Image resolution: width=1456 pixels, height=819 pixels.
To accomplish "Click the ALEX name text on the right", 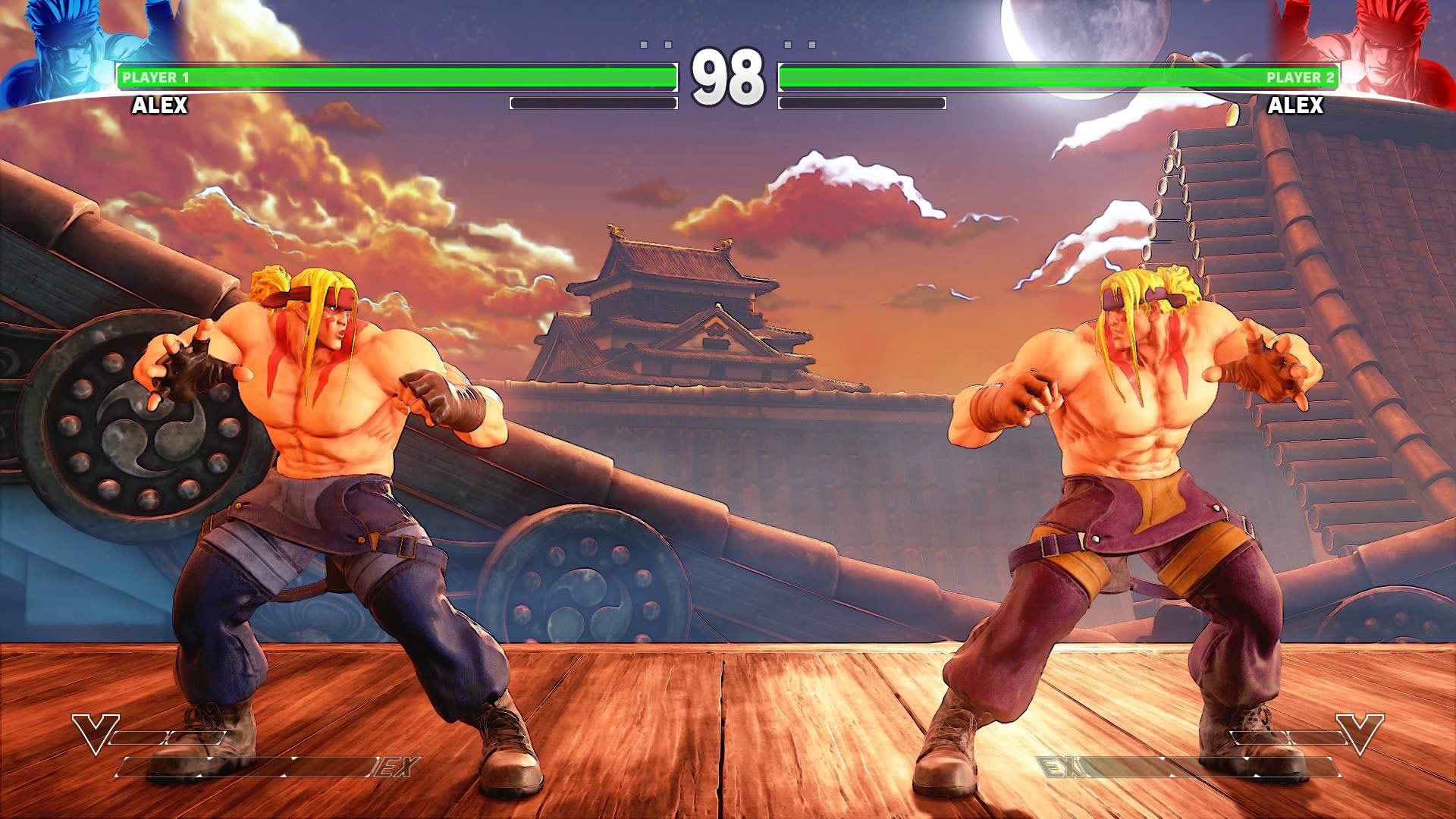I will 1297,105.
